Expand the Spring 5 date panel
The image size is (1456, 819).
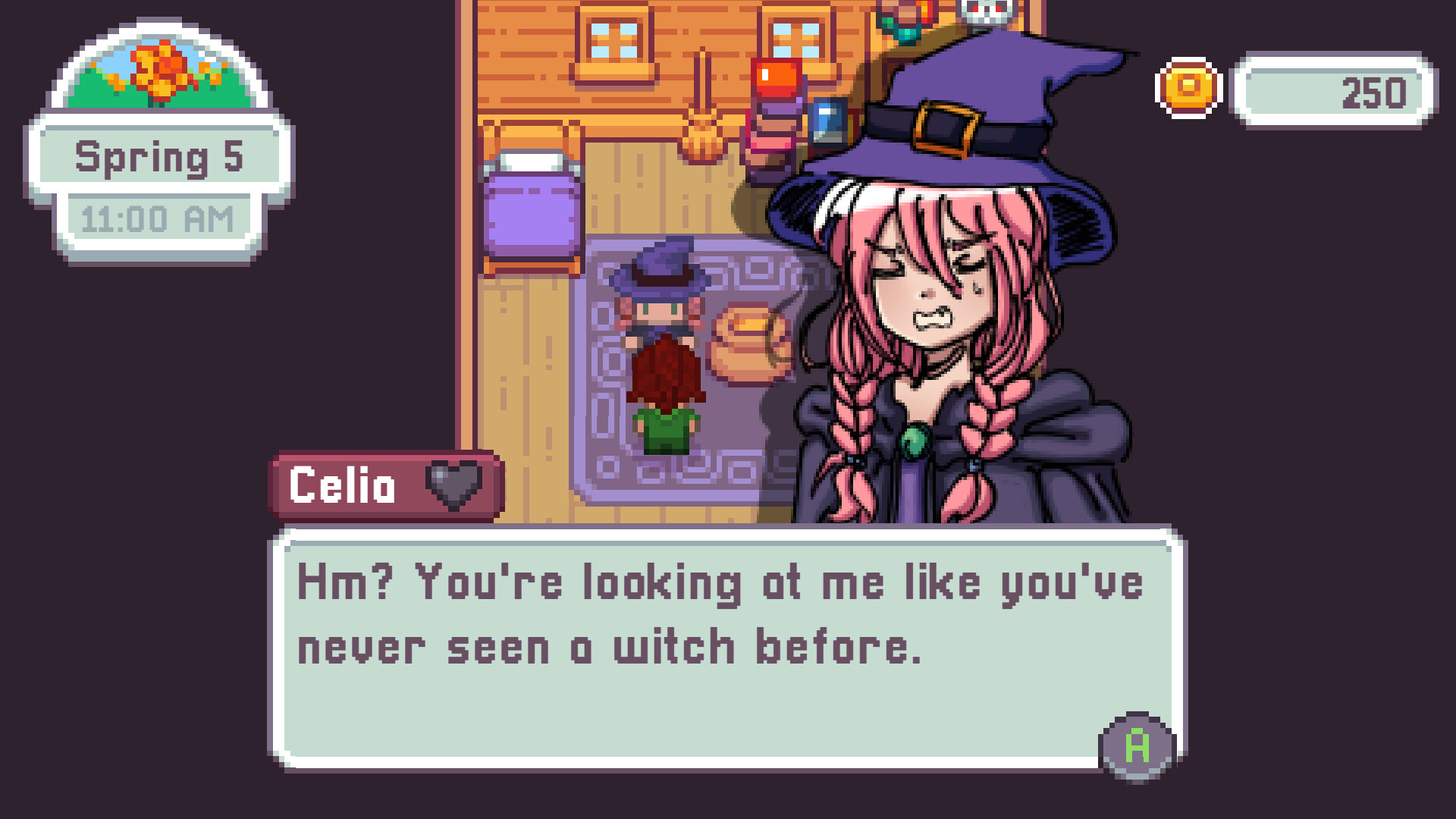pyautogui.click(x=159, y=157)
